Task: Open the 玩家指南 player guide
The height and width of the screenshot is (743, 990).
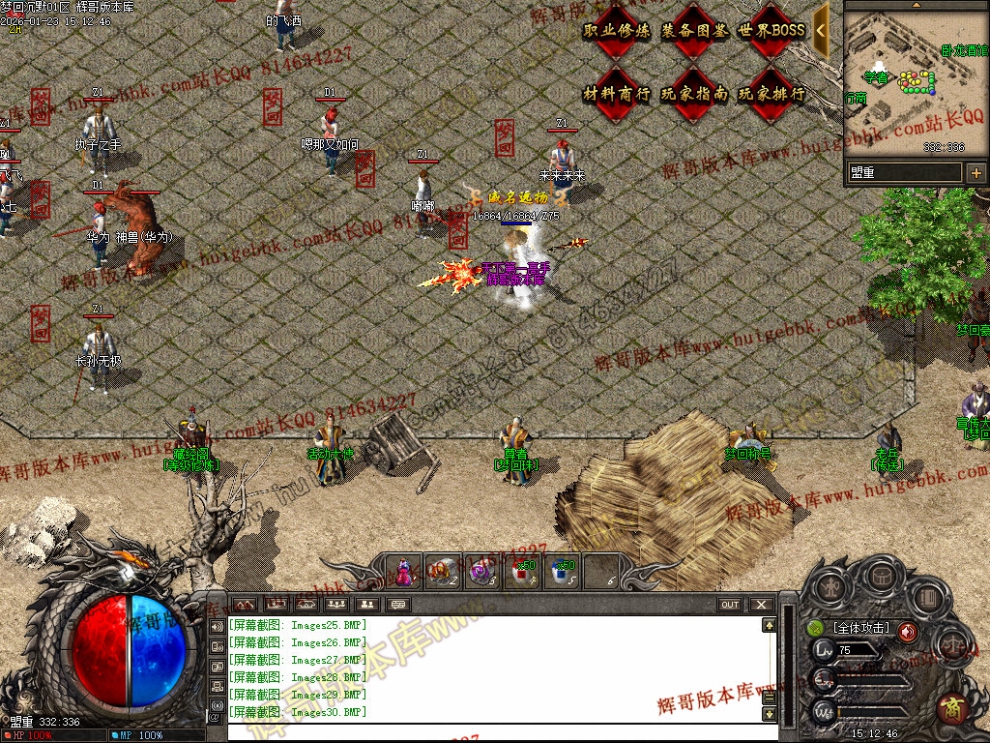Action: (x=694, y=94)
